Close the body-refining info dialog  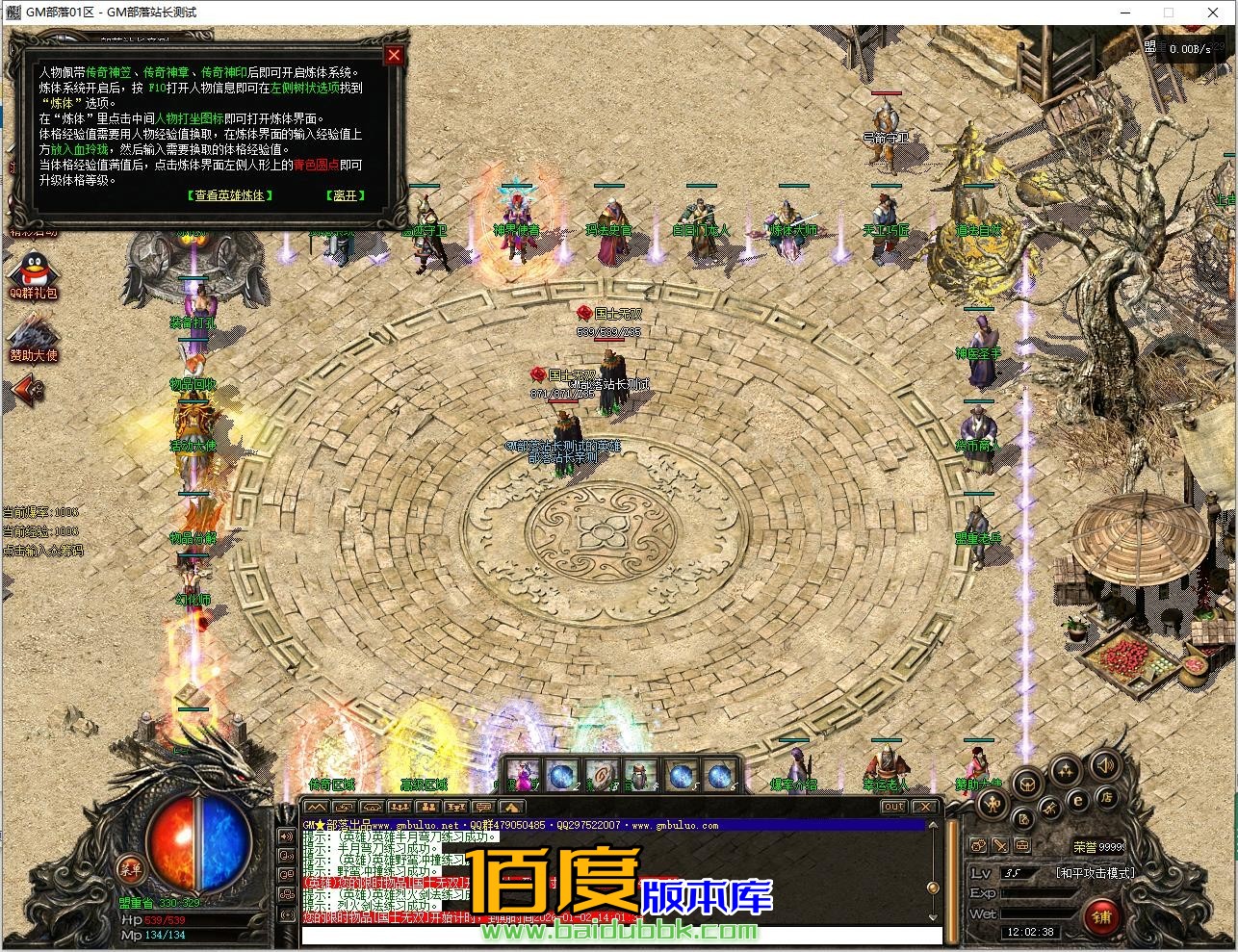(393, 56)
